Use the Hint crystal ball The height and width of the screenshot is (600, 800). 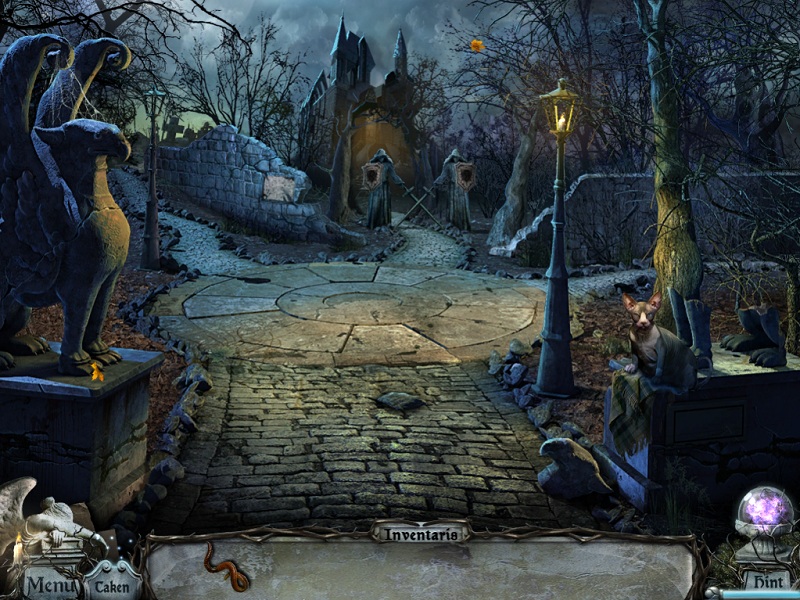tap(764, 514)
